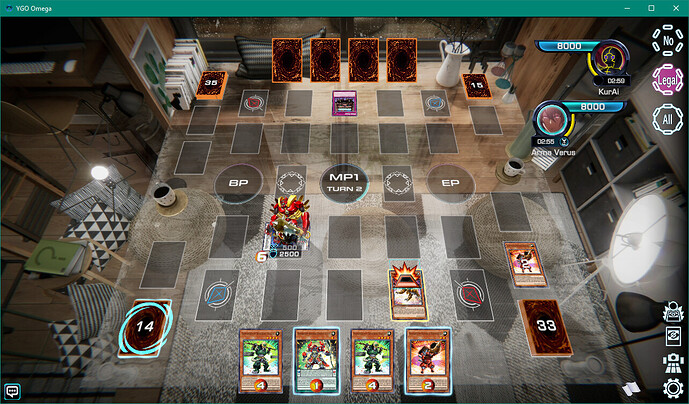Click the robot icon in sidebar
689x404 pixels.
[673, 362]
